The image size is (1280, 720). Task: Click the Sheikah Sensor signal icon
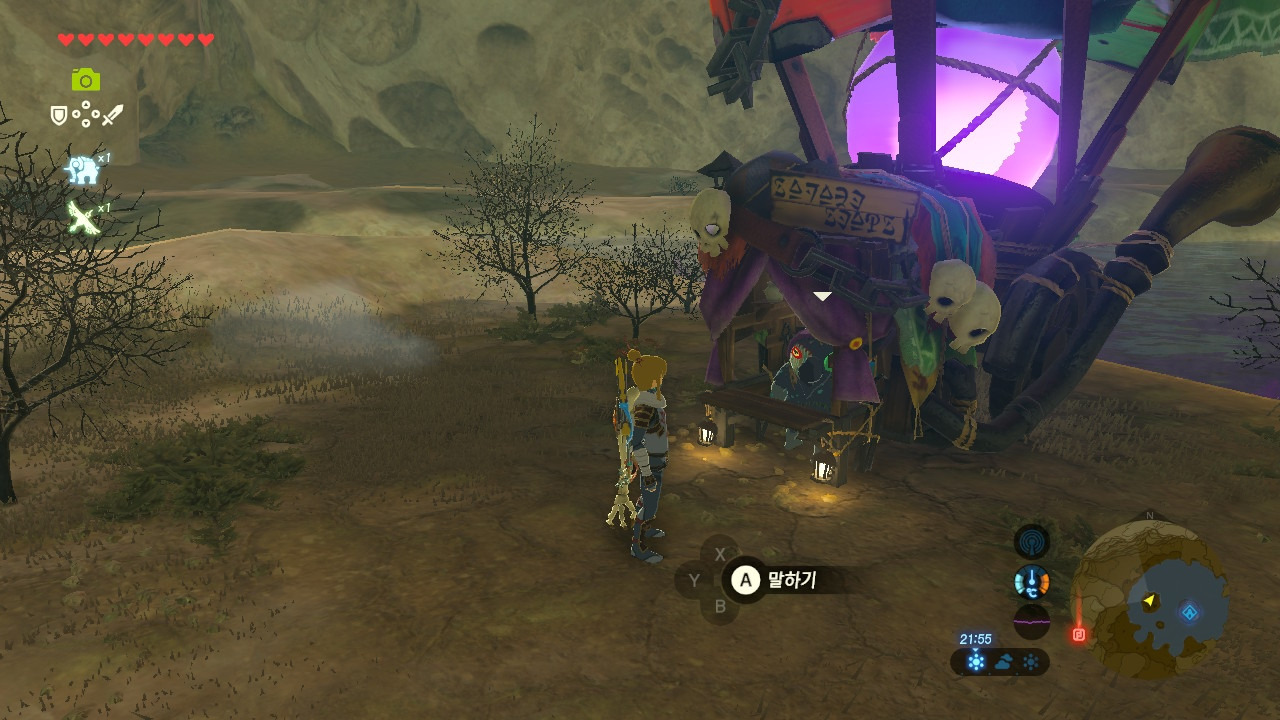click(1031, 543)
